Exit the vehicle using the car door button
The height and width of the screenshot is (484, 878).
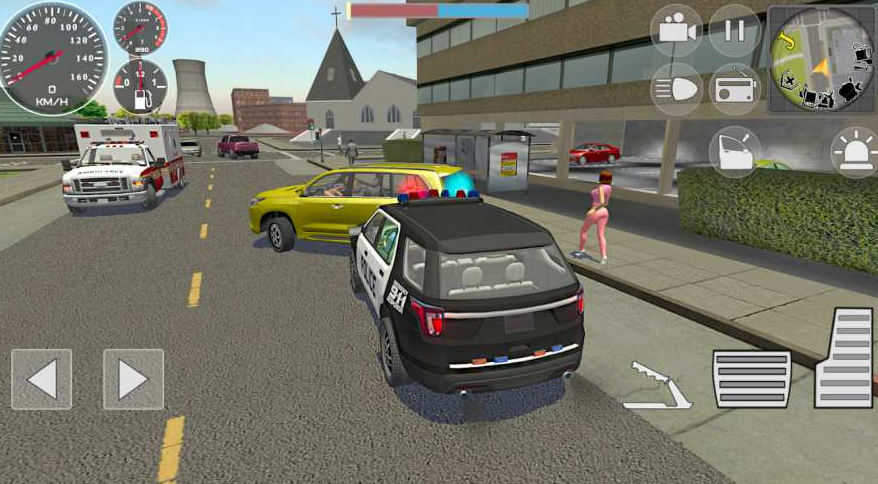pyautogui.click(x=734, y=151)
